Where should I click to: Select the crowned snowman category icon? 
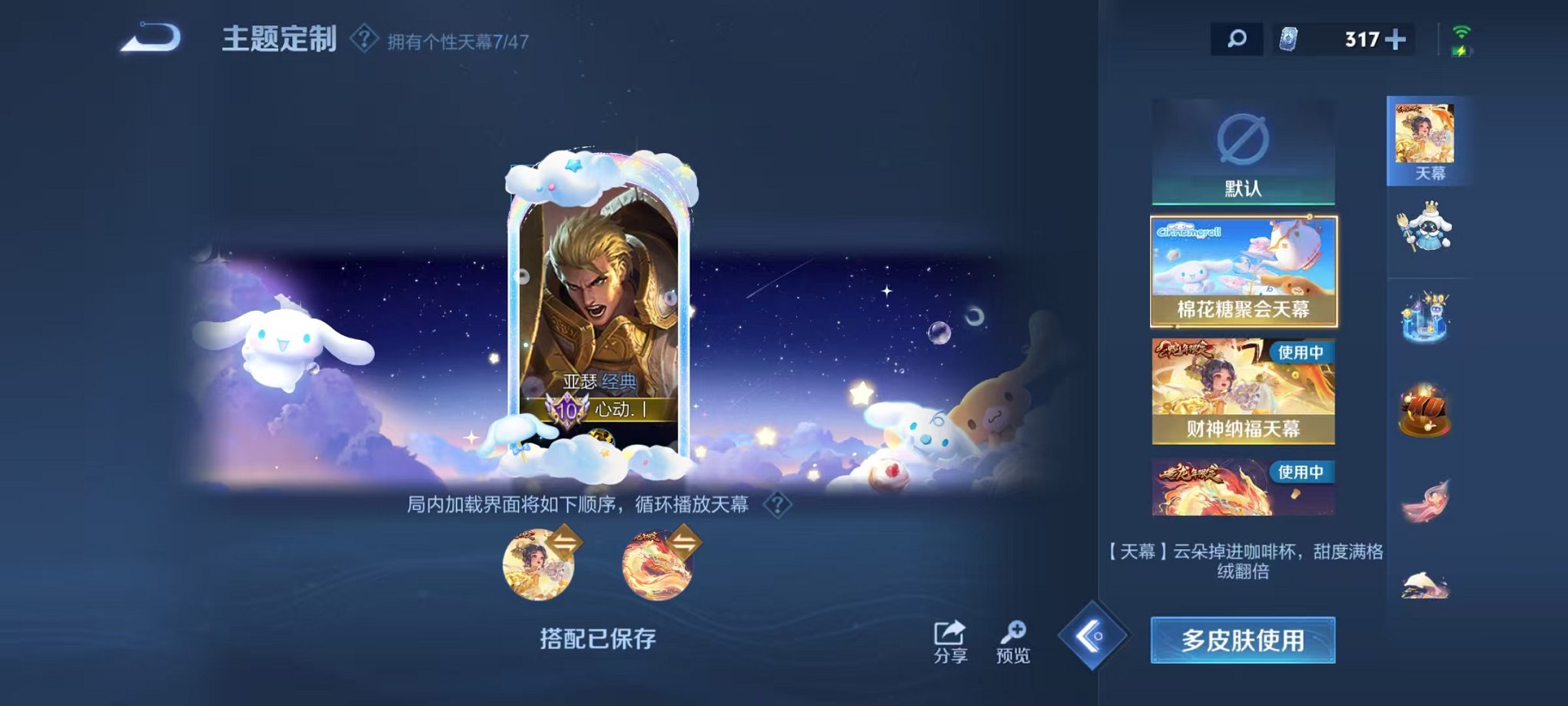1426,230
